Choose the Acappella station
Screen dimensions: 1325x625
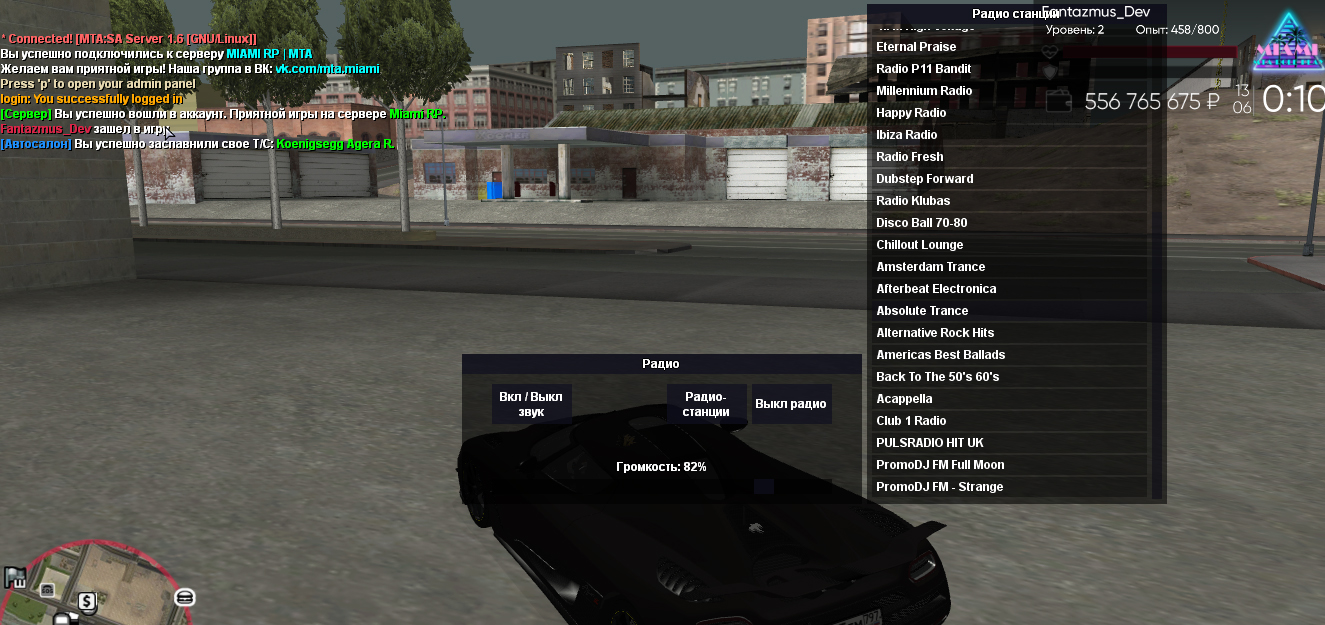coord(1010,399)
